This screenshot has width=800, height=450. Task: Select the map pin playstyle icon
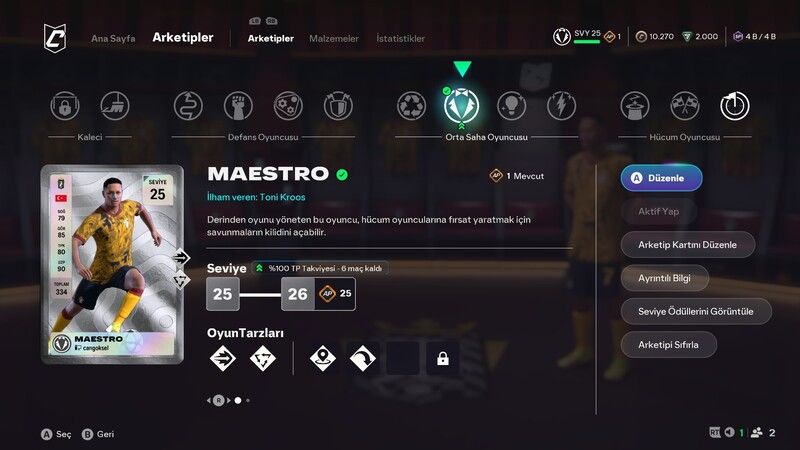pos(322,358)
